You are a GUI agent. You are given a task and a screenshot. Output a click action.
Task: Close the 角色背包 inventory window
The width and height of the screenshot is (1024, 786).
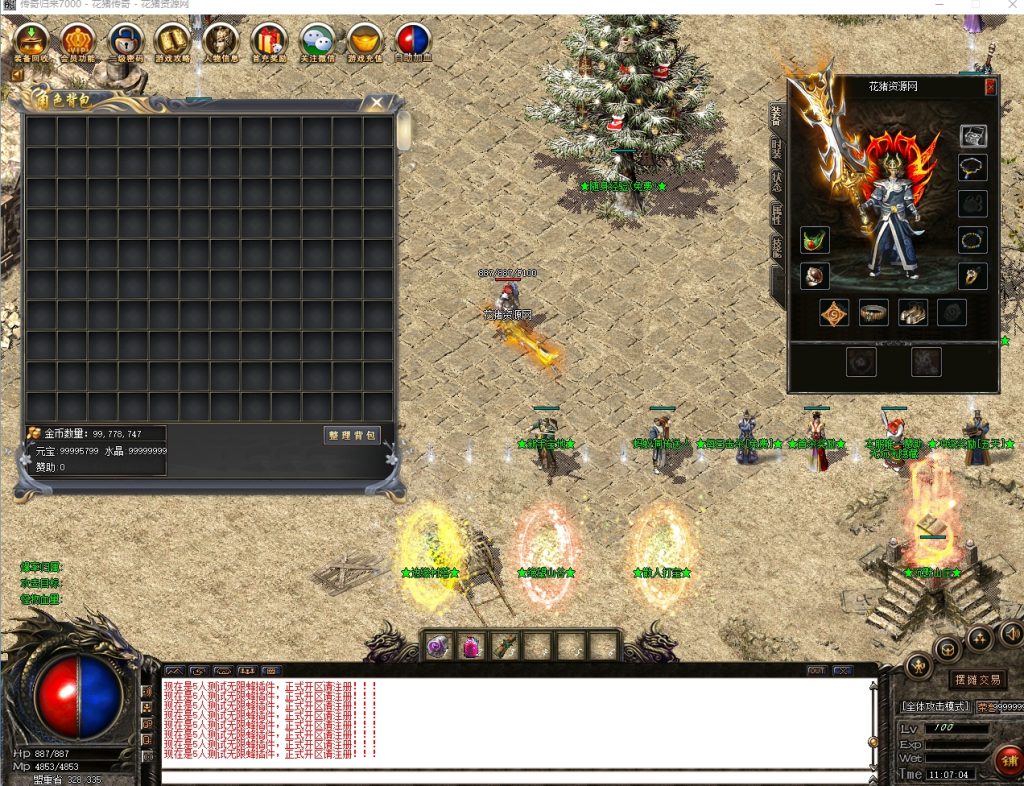coord(376,102)
